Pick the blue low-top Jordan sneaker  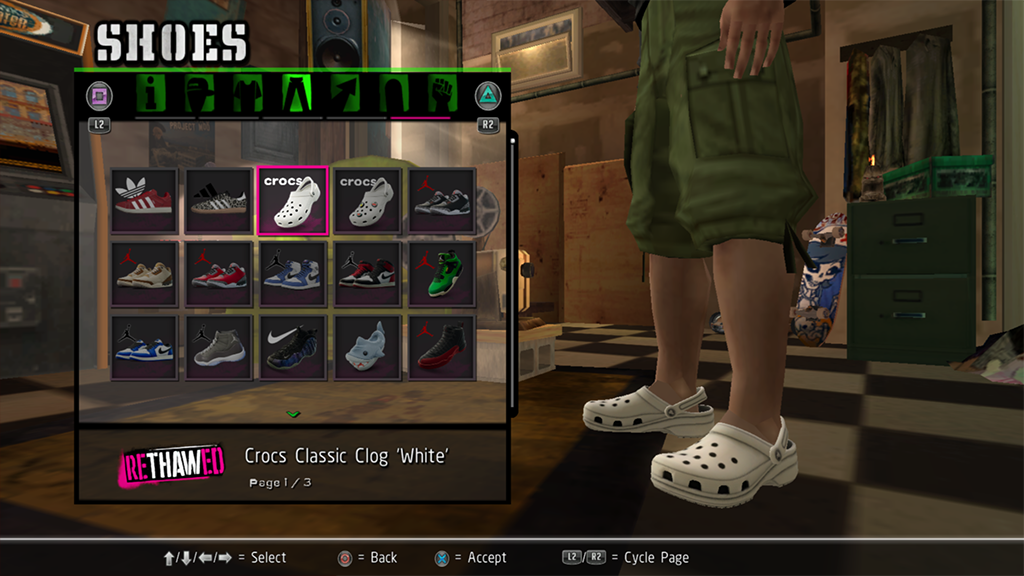(x=144, y=347)
